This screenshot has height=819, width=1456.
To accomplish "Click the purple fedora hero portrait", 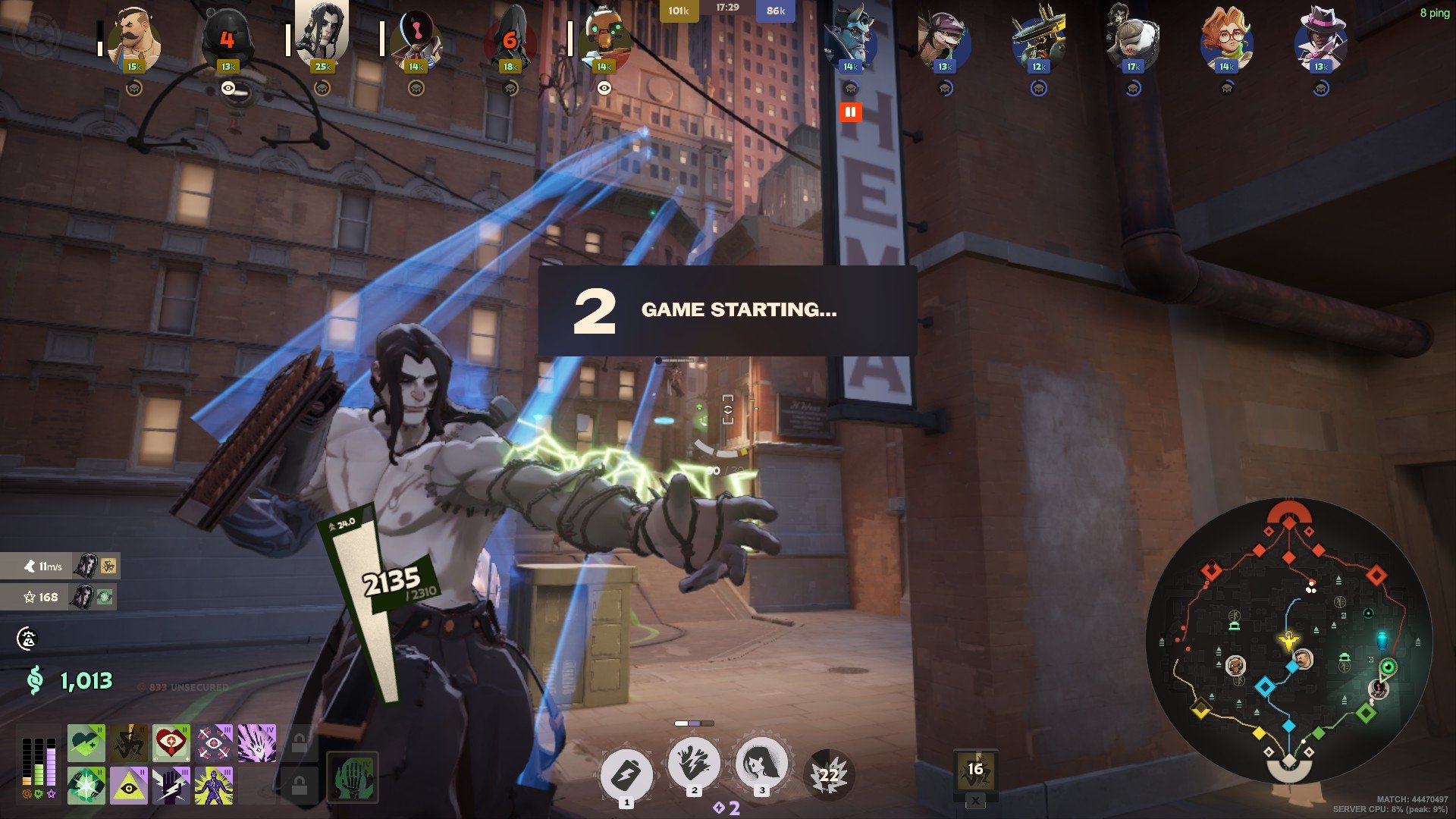I will pyautogui.click(x=1320, y=39).
